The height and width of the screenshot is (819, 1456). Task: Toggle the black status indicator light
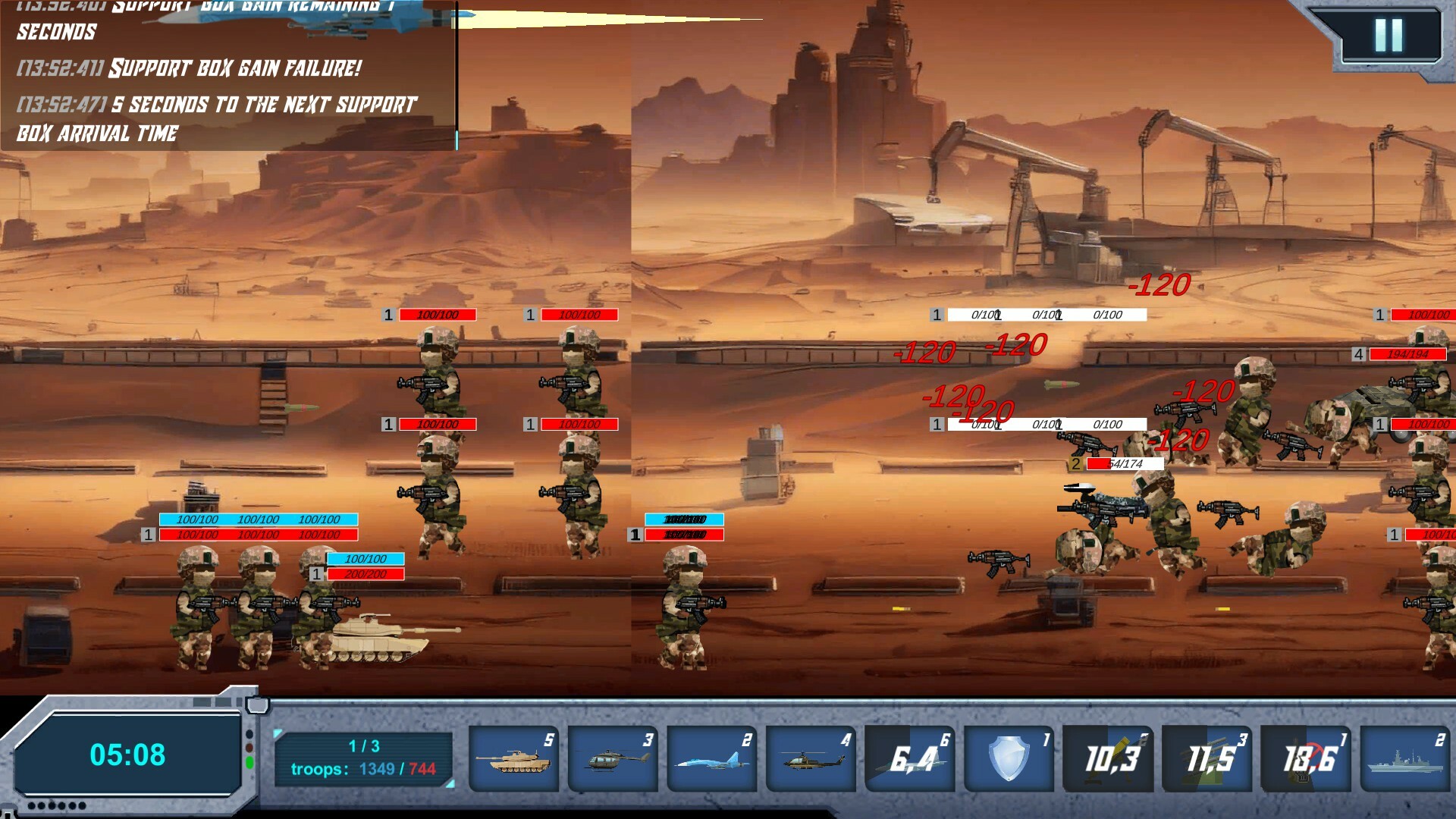coord(249,733)
